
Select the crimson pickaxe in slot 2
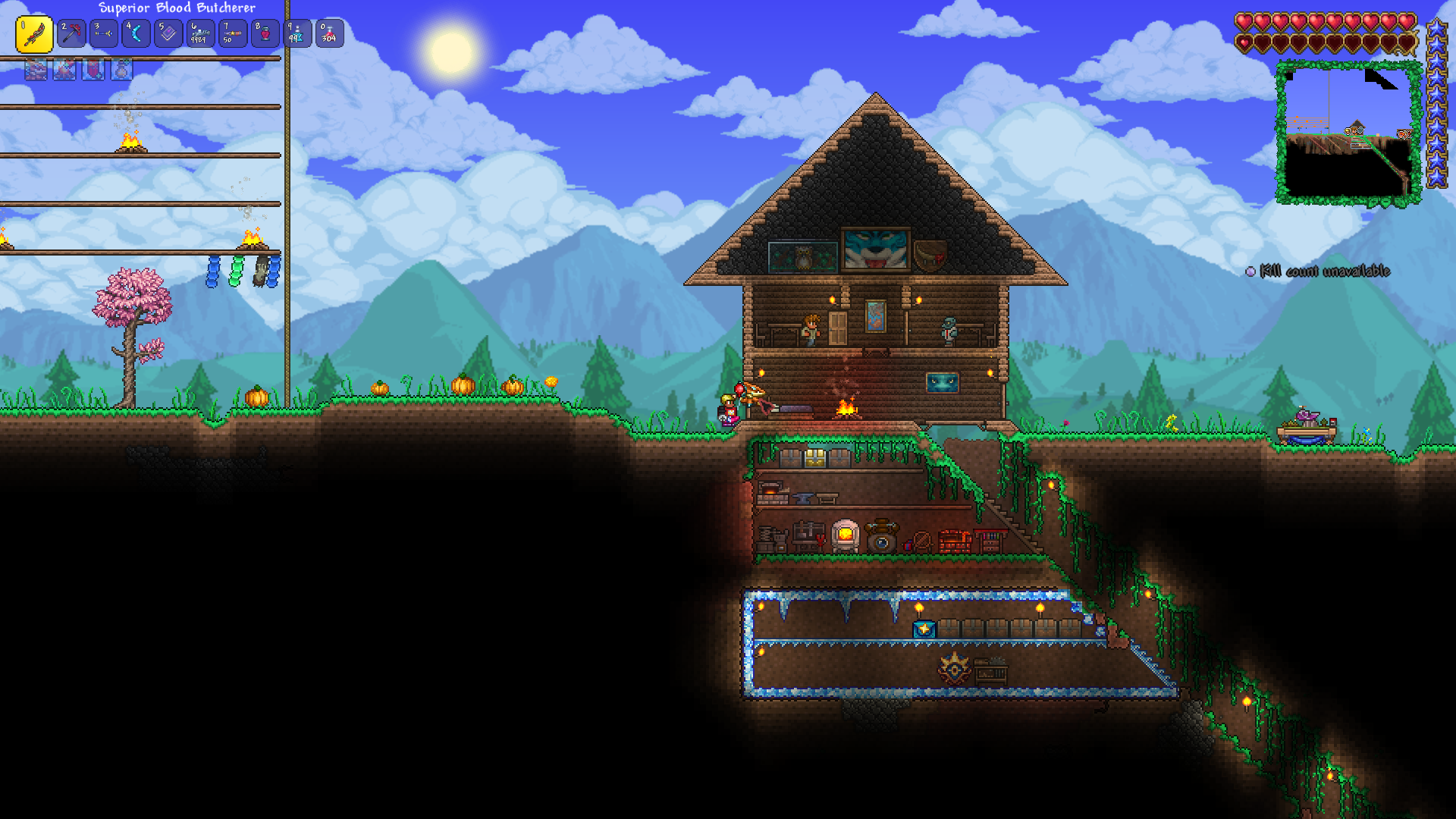click(x=71, y=33)
